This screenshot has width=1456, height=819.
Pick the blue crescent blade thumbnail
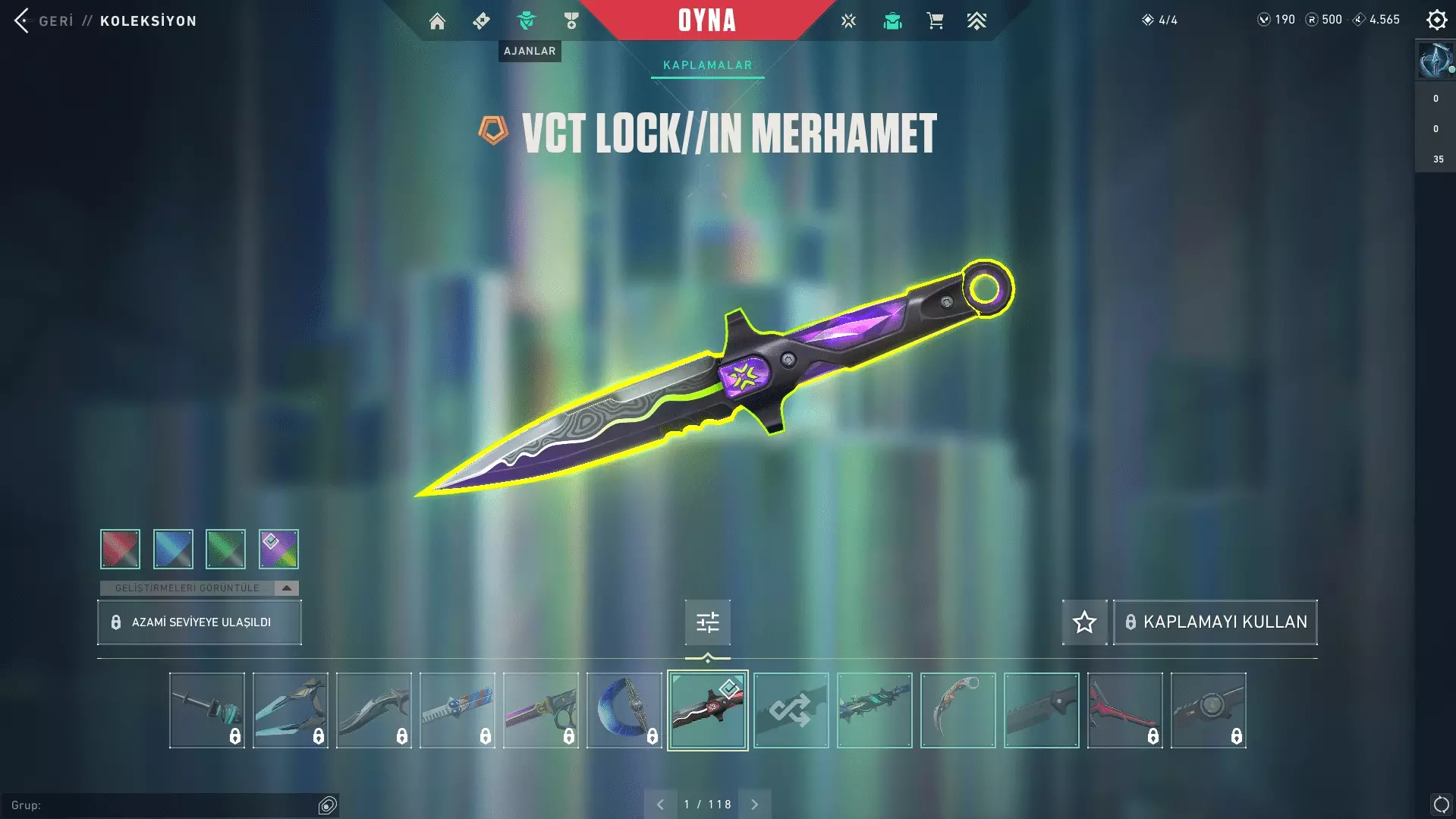coord(624,710)
